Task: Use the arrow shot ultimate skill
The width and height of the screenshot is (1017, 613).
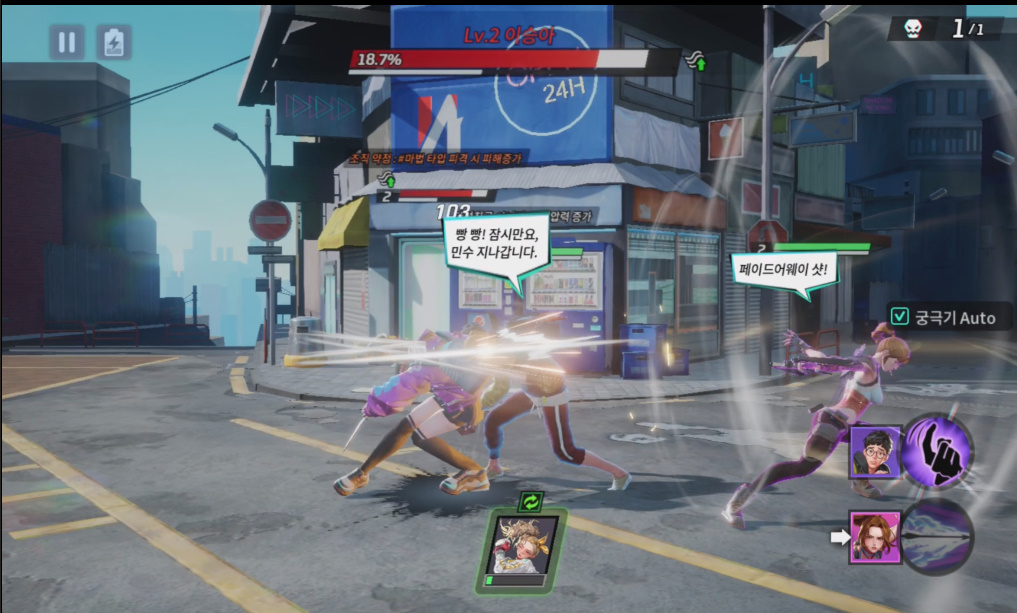Action: pyautogui.click(x=938, y=537)
